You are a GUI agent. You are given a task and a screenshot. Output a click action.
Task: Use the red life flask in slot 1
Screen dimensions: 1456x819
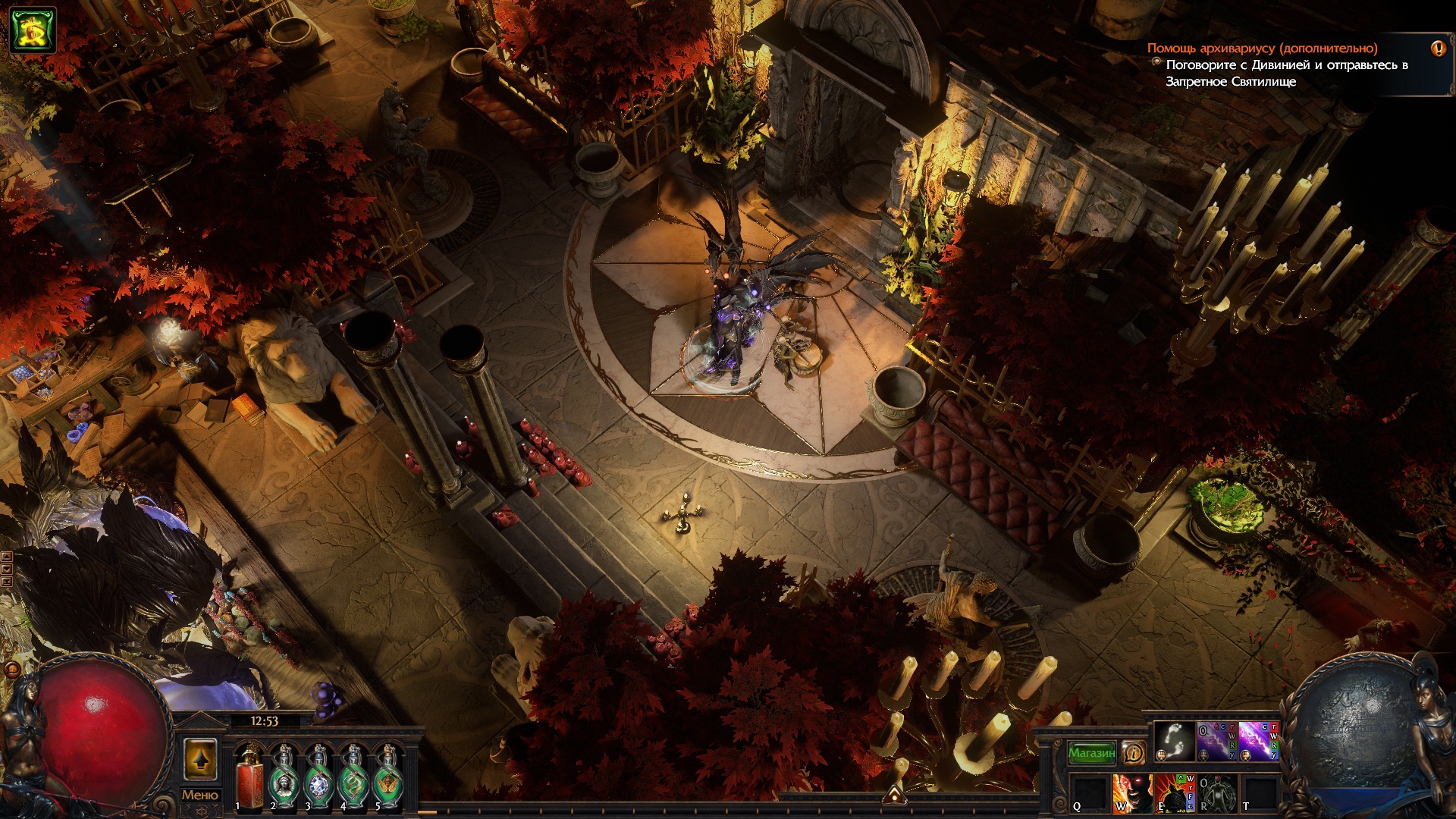249,777
